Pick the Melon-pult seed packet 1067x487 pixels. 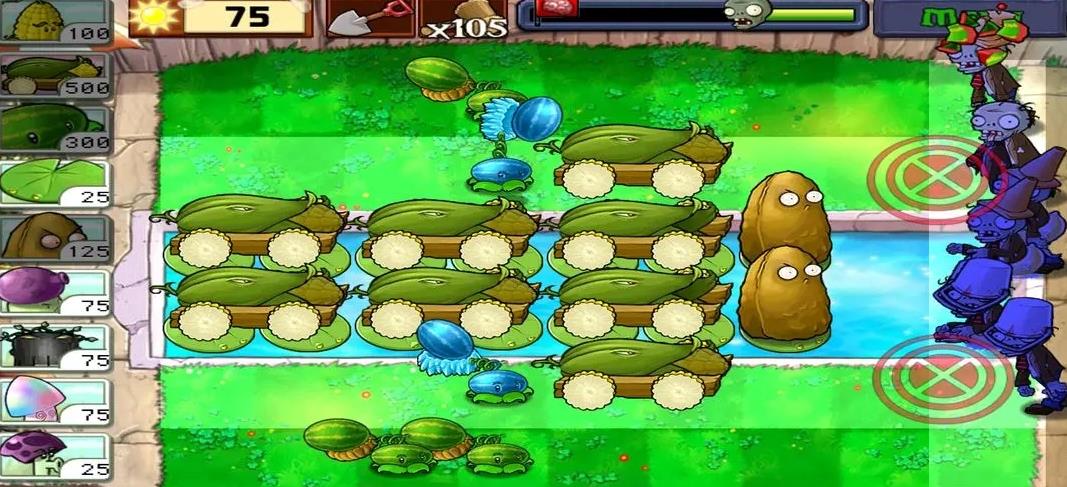(x=55, y=129)
